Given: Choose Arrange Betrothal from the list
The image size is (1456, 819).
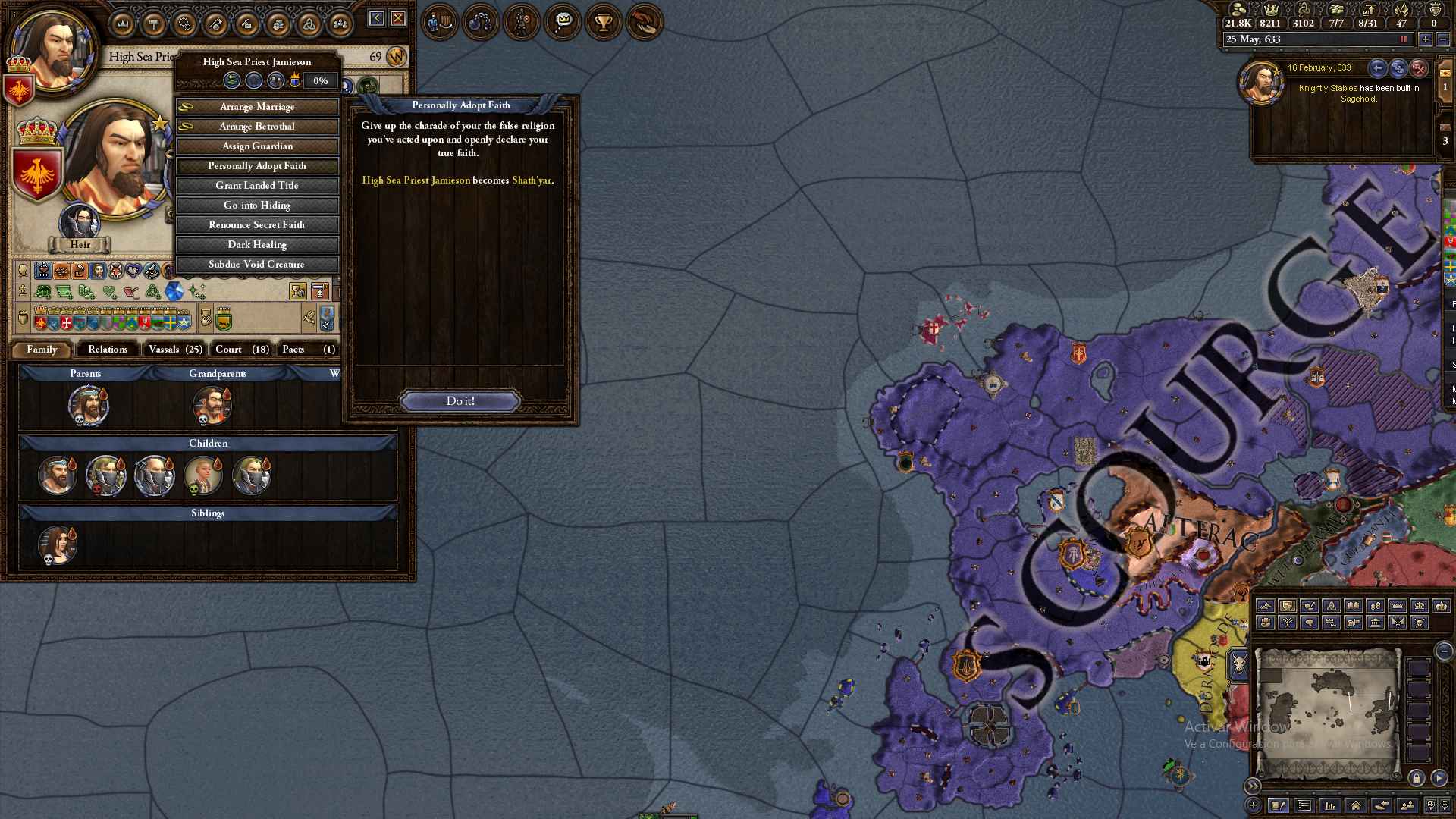Looking at the screenshot, I should tap(257, 127).
